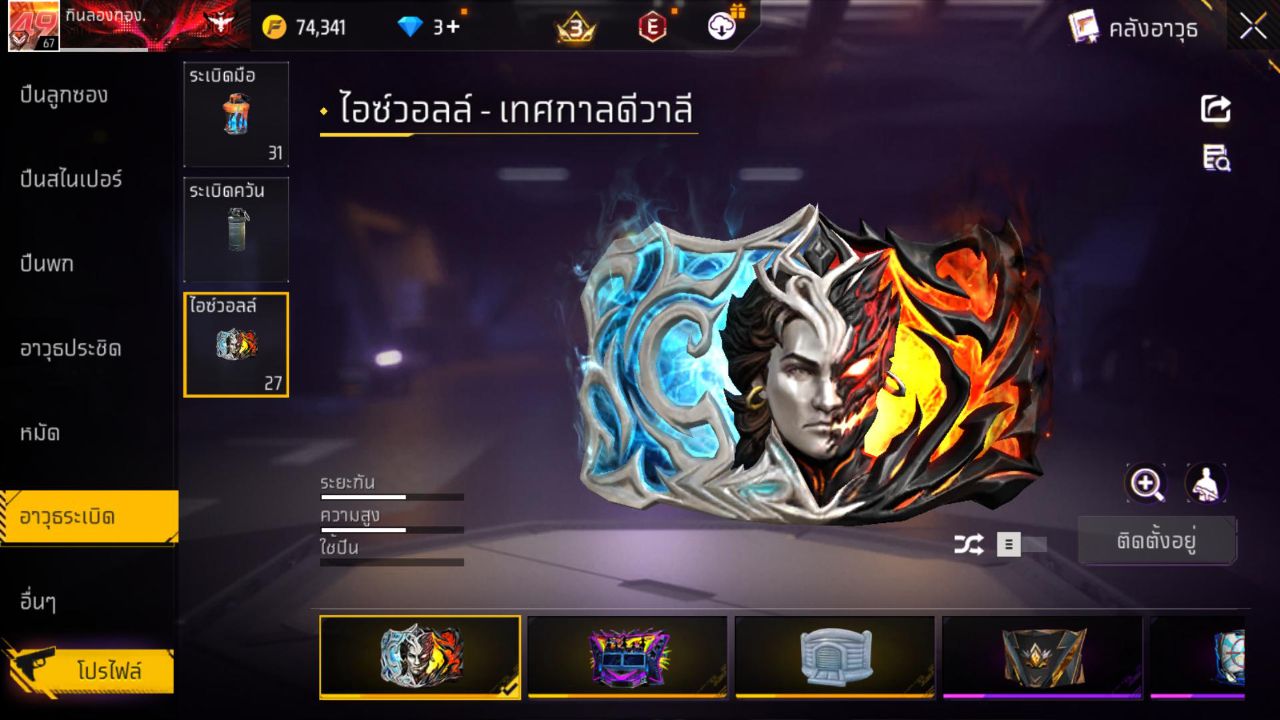Open the player profile avatar
This screenshot has height=720, width=1280.
coord(34,26)
